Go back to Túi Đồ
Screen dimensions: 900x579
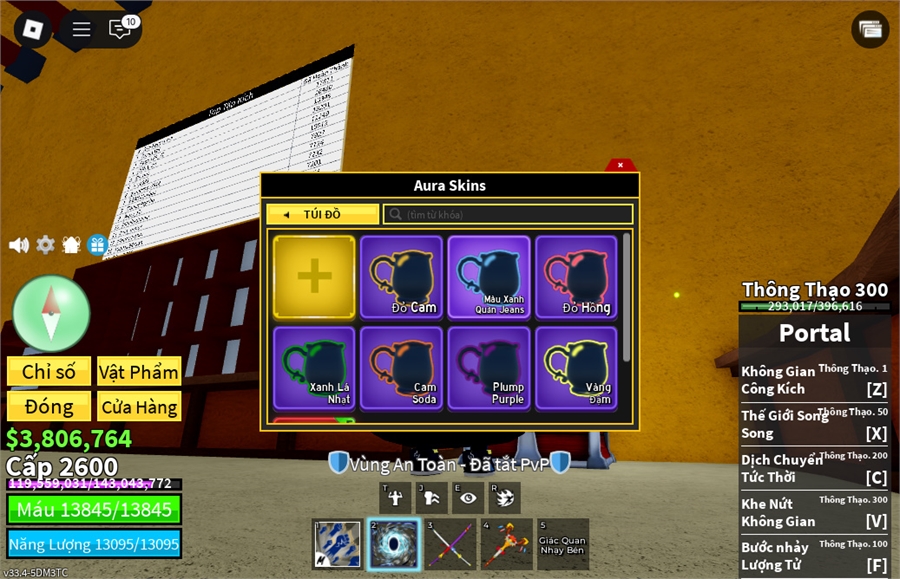click(322, 214)
